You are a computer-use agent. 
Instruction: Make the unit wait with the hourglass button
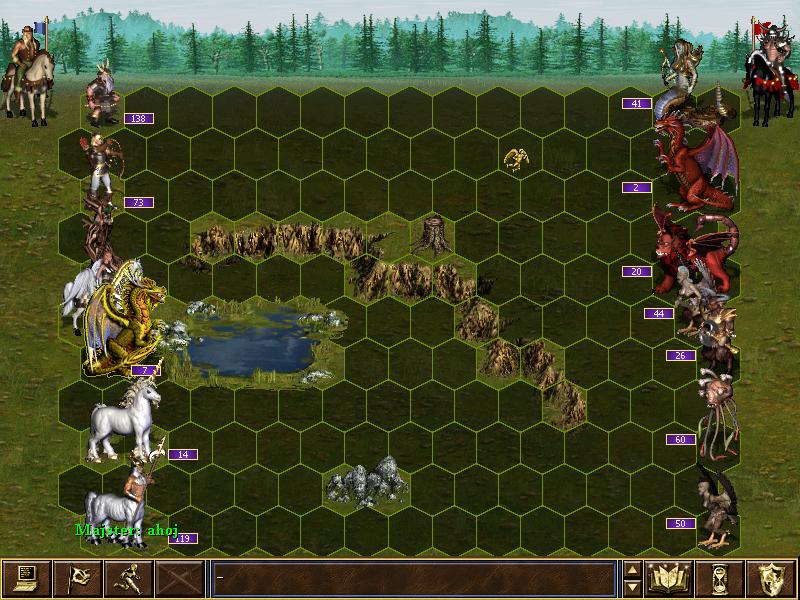[x=721, y=577]
